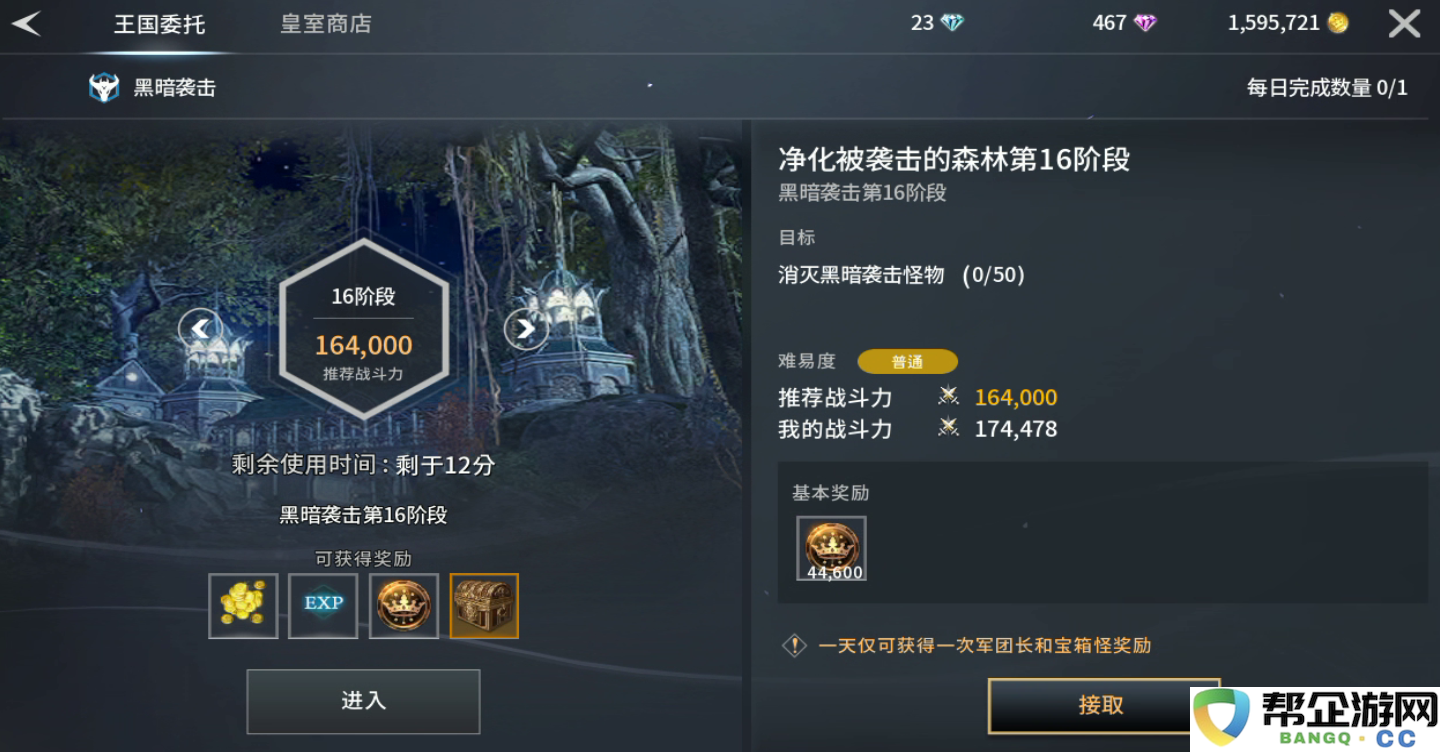The height and width of the screenshot is (752, 1440).
Task: Select the gold coins reward icon under 可获得奖励
Action: [243, 606]
